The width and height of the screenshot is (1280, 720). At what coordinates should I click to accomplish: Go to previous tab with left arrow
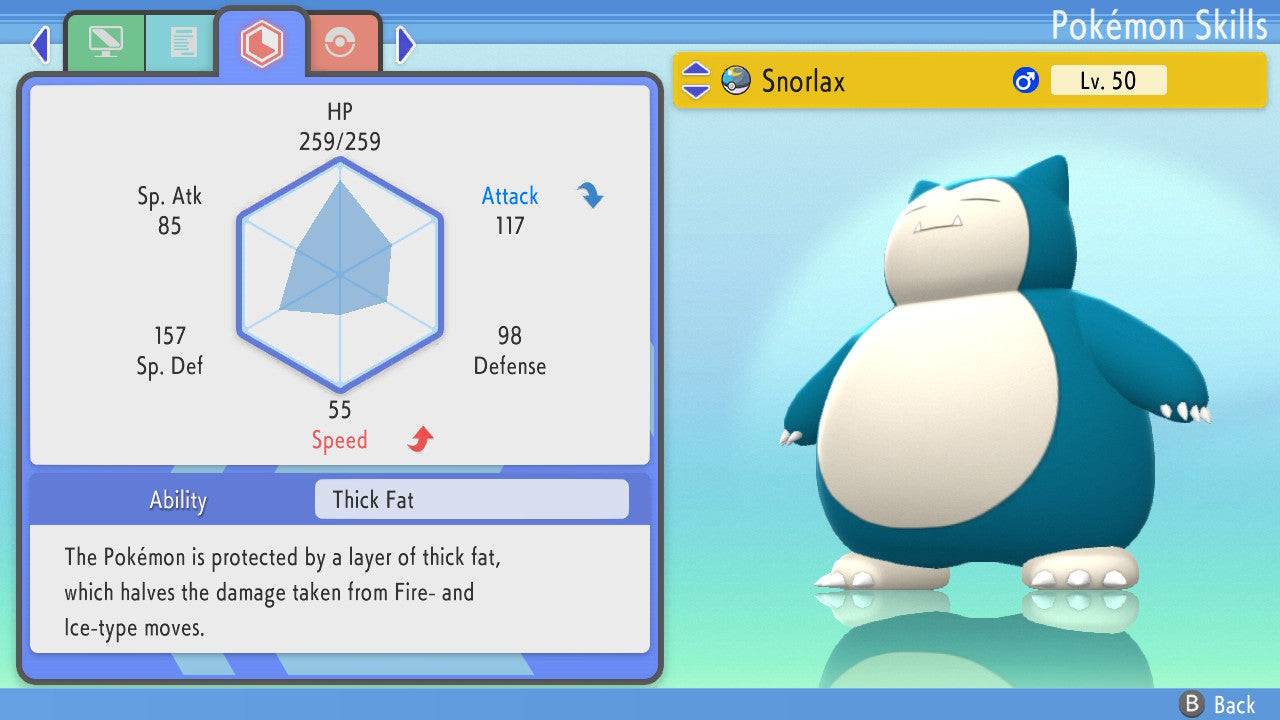pyautogui.click(x=40, y=43)
